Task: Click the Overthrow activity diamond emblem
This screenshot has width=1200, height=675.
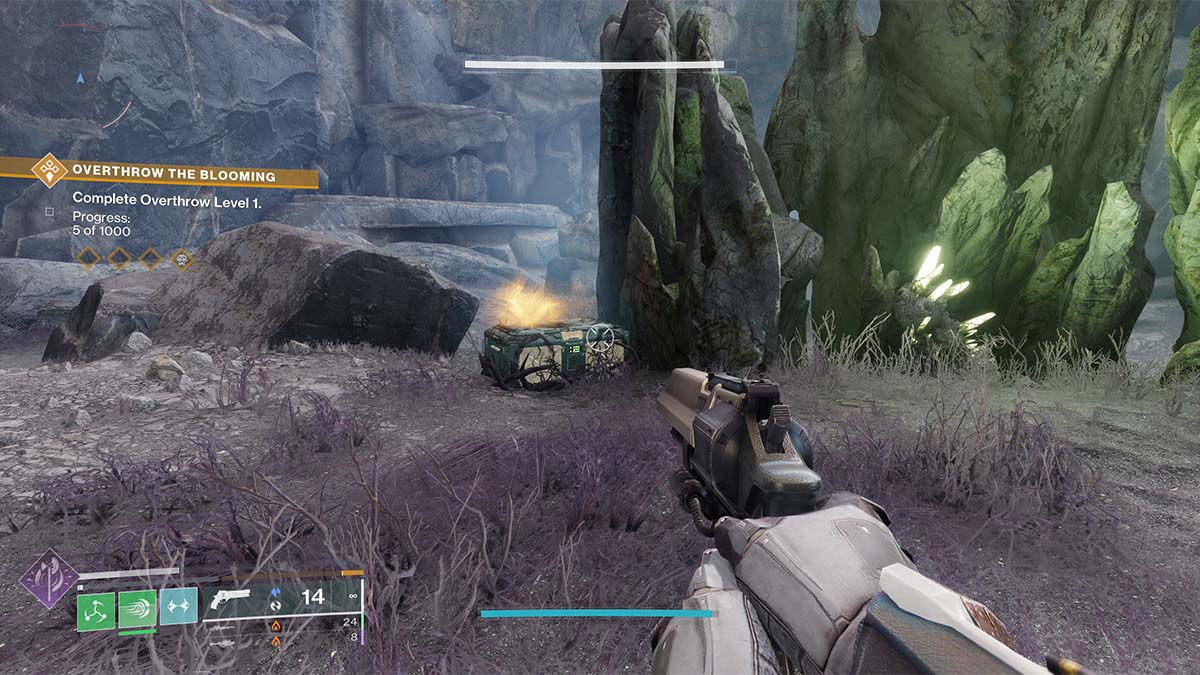Action: pyautogui.click(x=49, y=170)
